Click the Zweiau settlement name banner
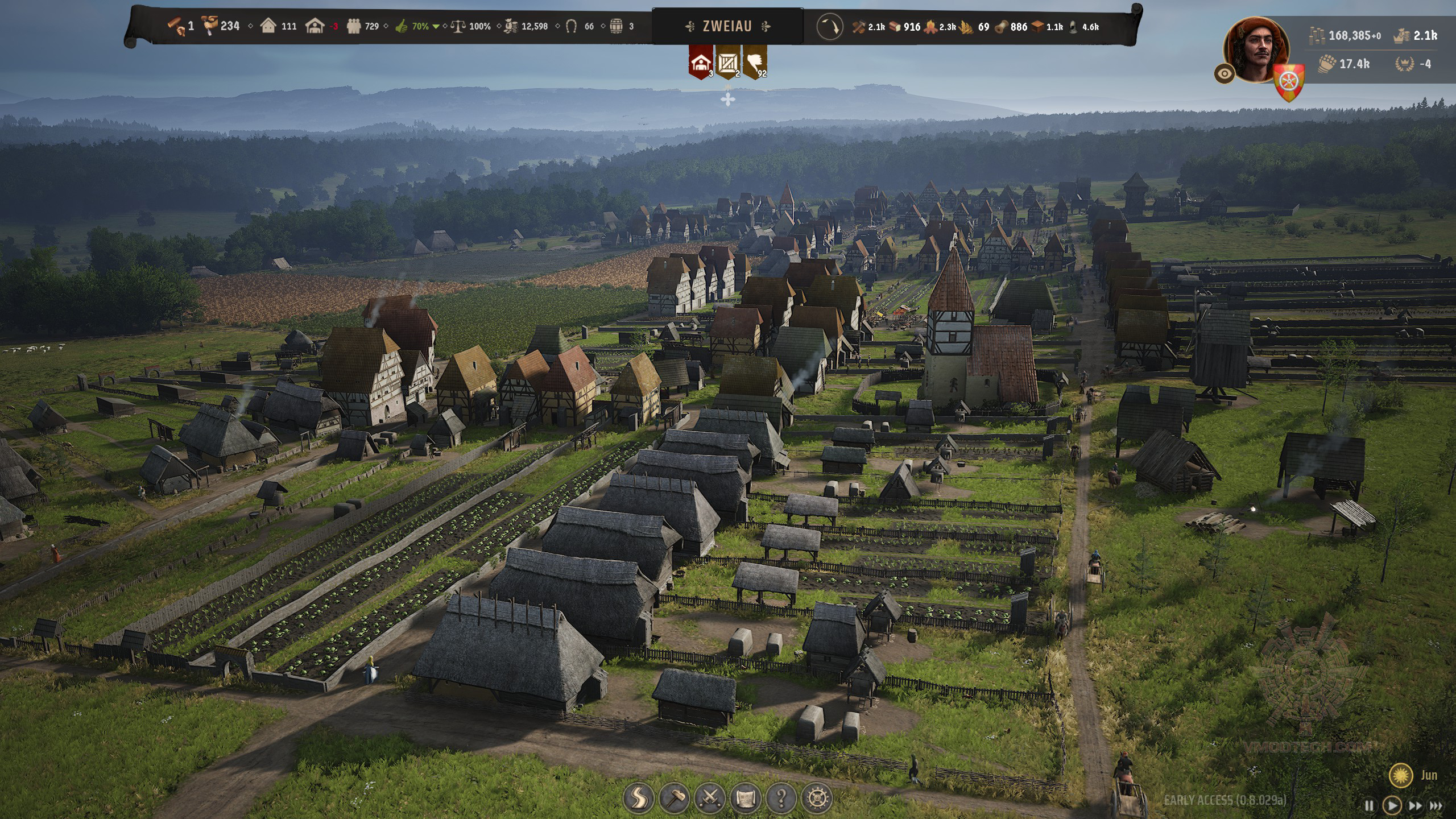The image size is (1456, 819). pyautogui.click(x=727, y=26)
